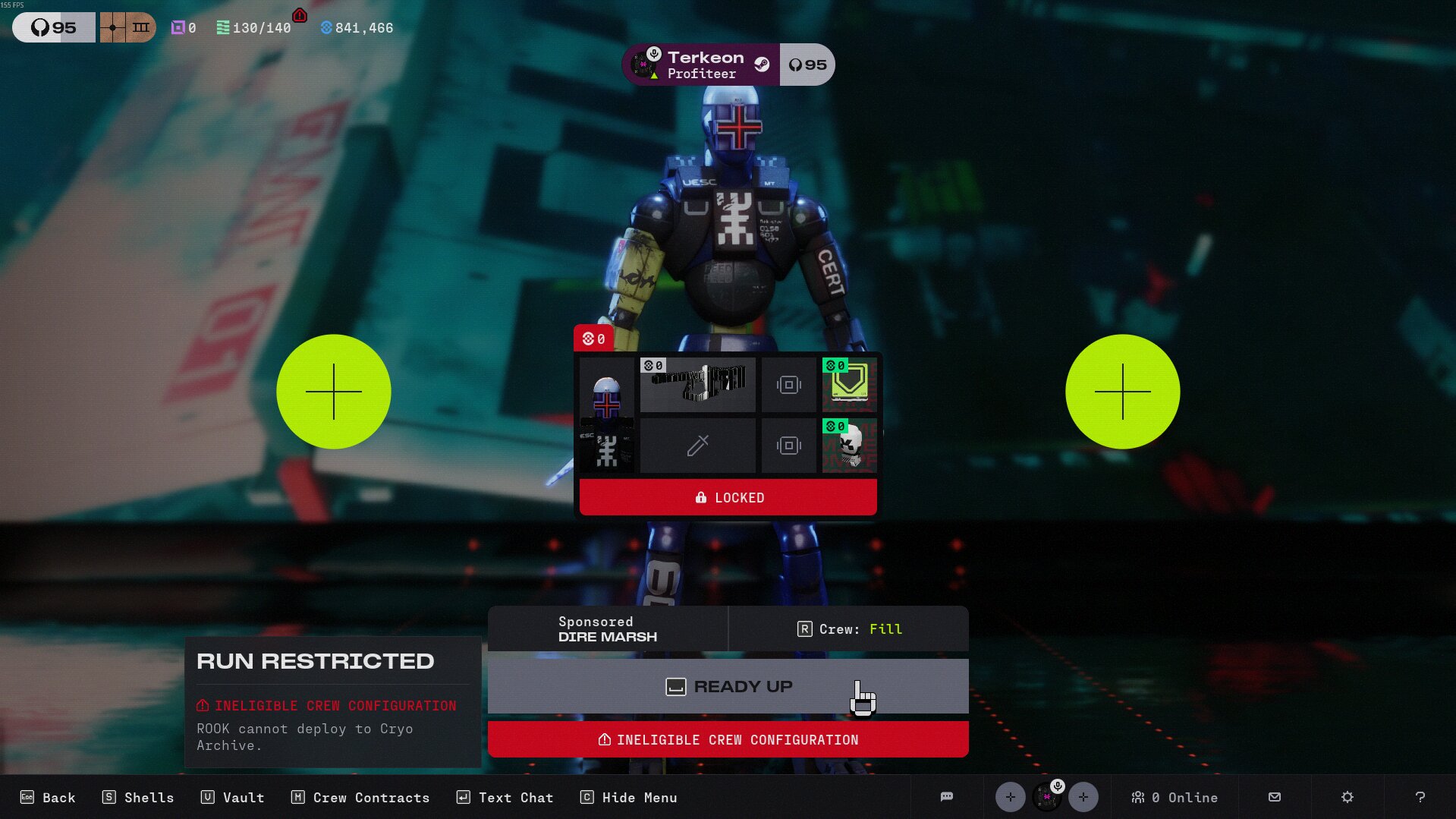Image resolution: width=1456 pixels, height=819 pixels.
Task: Invite a crew member on the left
Action: click(x=334, y=392)
